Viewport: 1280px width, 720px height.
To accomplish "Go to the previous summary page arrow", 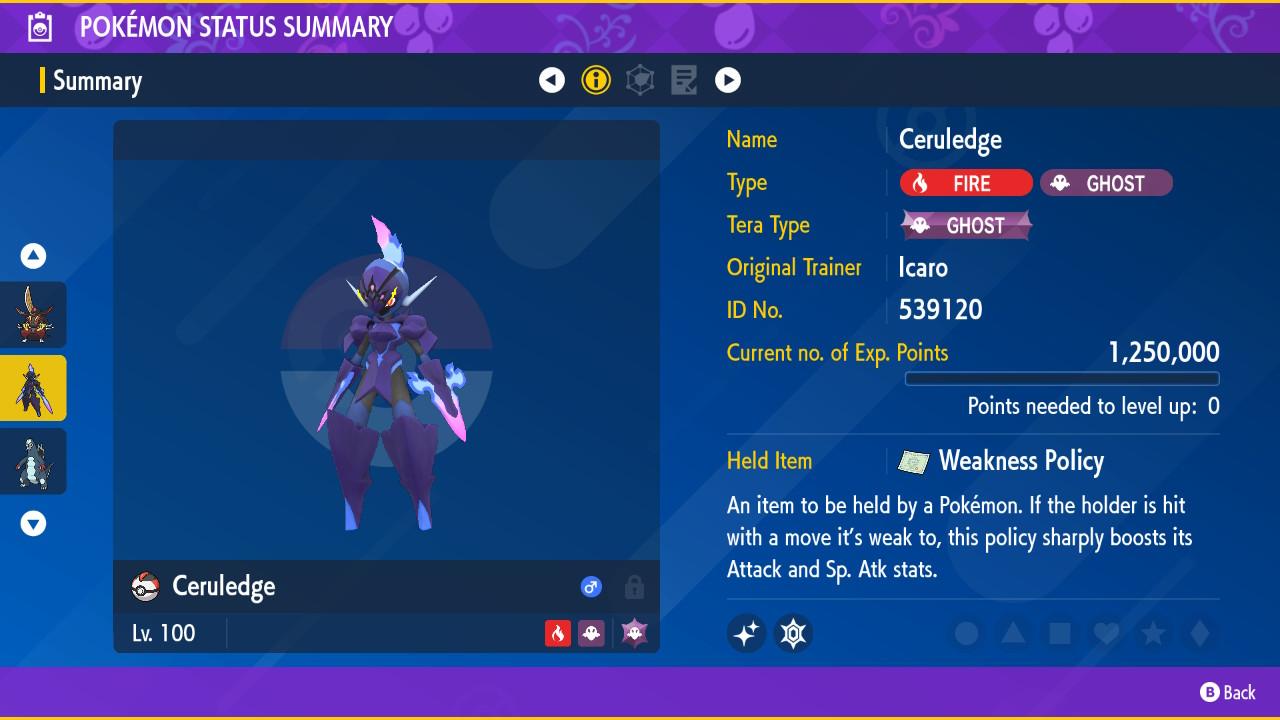I will click(x=552, y=80).
